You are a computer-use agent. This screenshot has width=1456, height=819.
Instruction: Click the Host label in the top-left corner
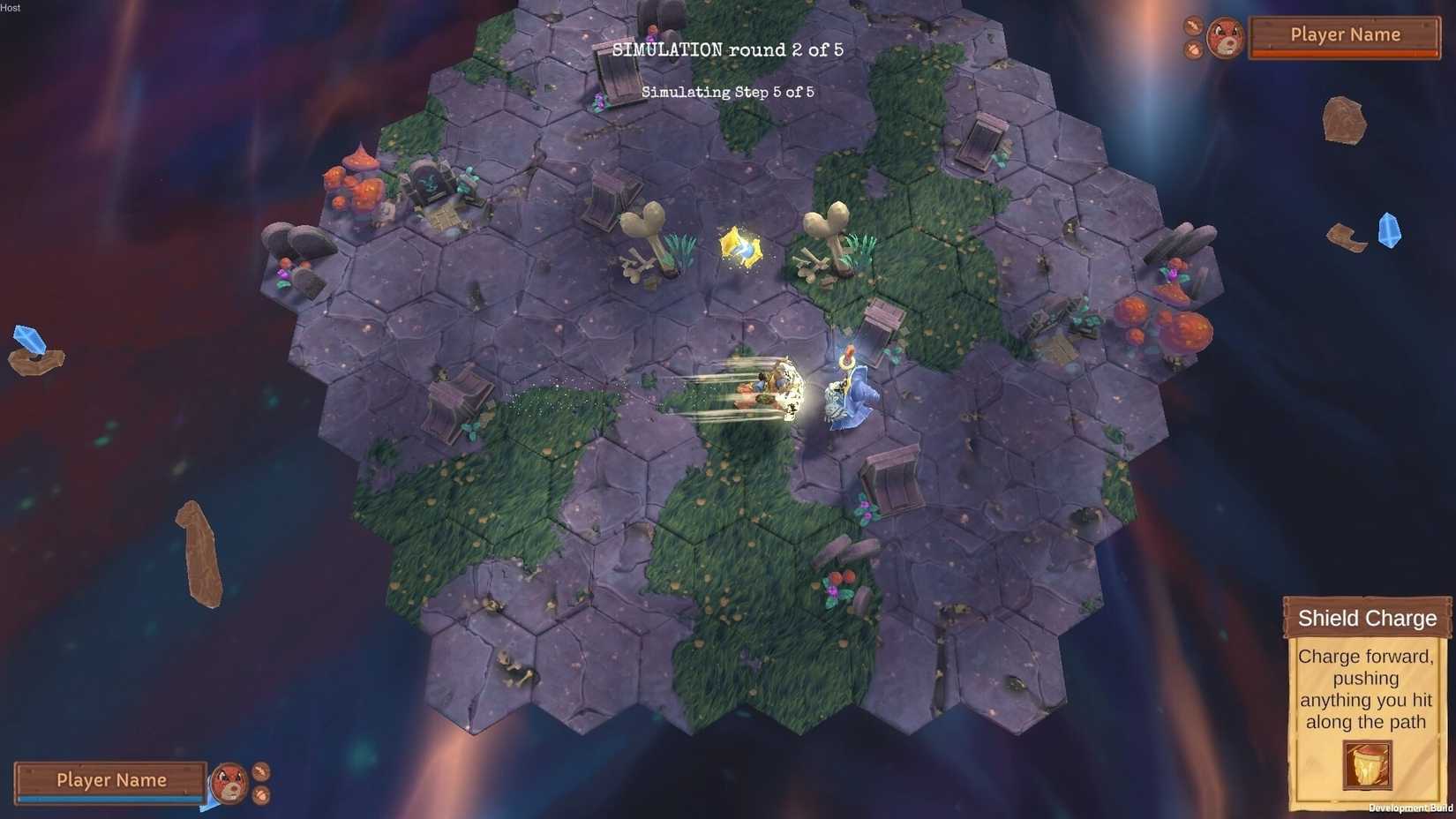10,7
